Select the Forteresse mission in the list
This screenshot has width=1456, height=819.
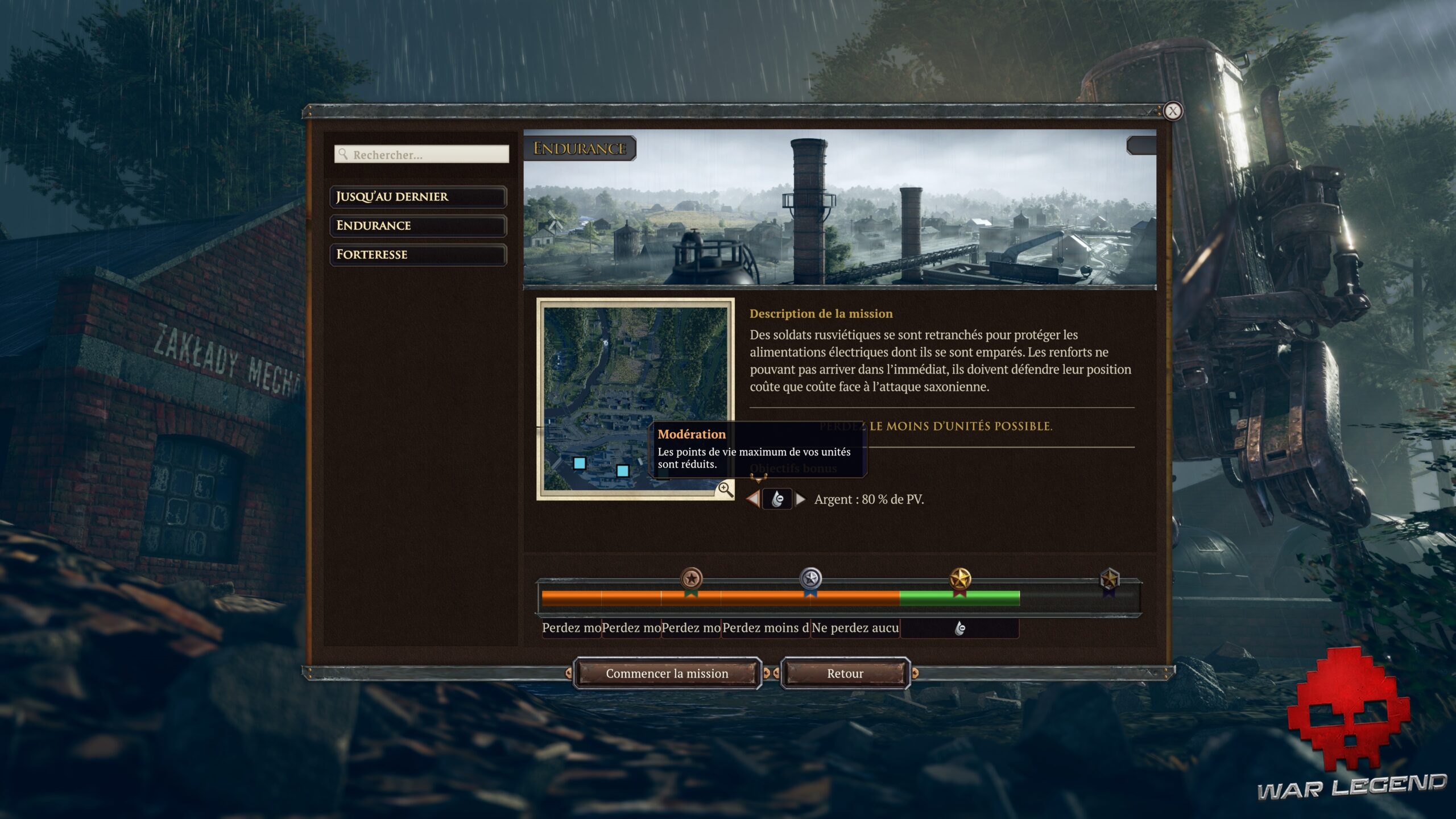(x=418, y=254)
